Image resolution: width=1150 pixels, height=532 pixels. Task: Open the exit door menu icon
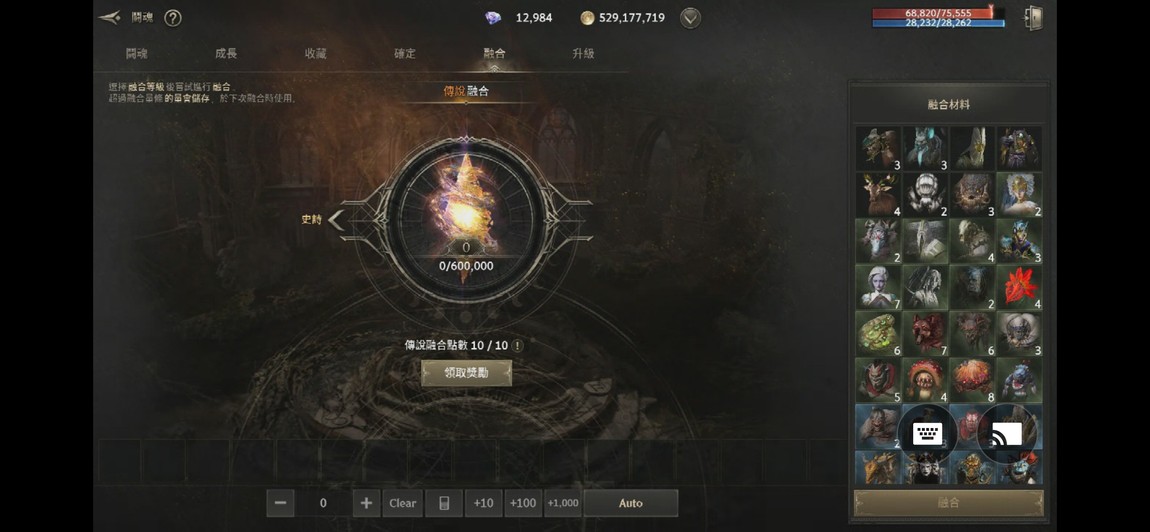1034,18
